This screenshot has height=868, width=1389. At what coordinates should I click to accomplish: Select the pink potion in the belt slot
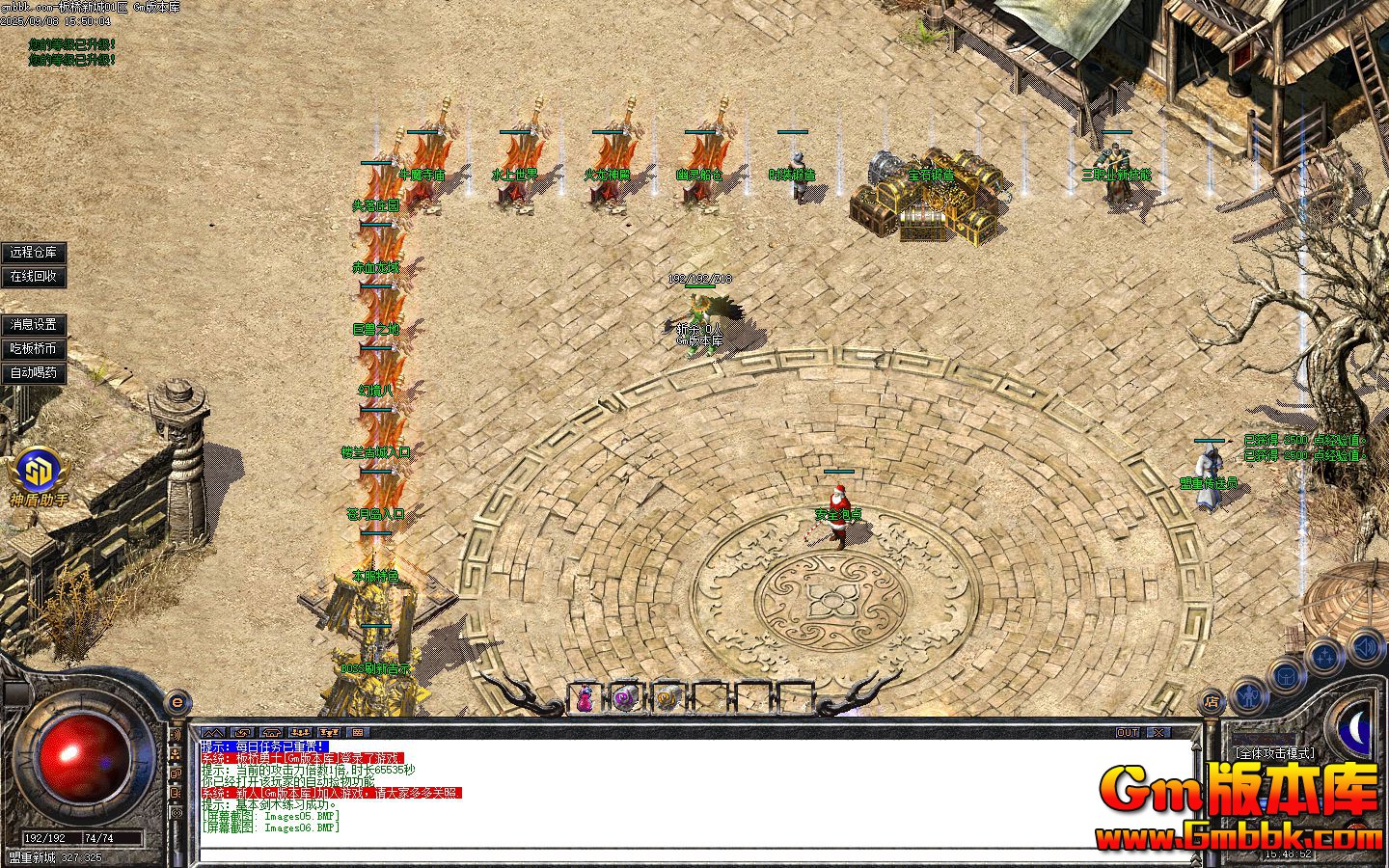coord(586,698)
